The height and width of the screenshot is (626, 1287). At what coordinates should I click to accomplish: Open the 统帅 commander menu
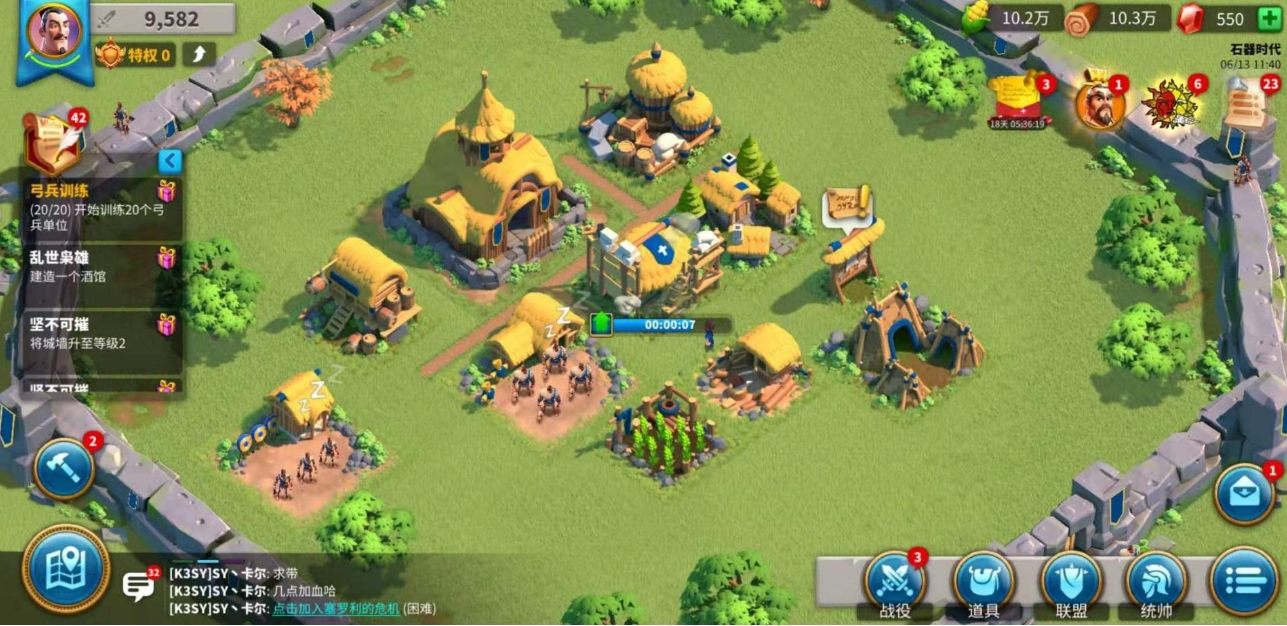click(x=1157, y=582)
